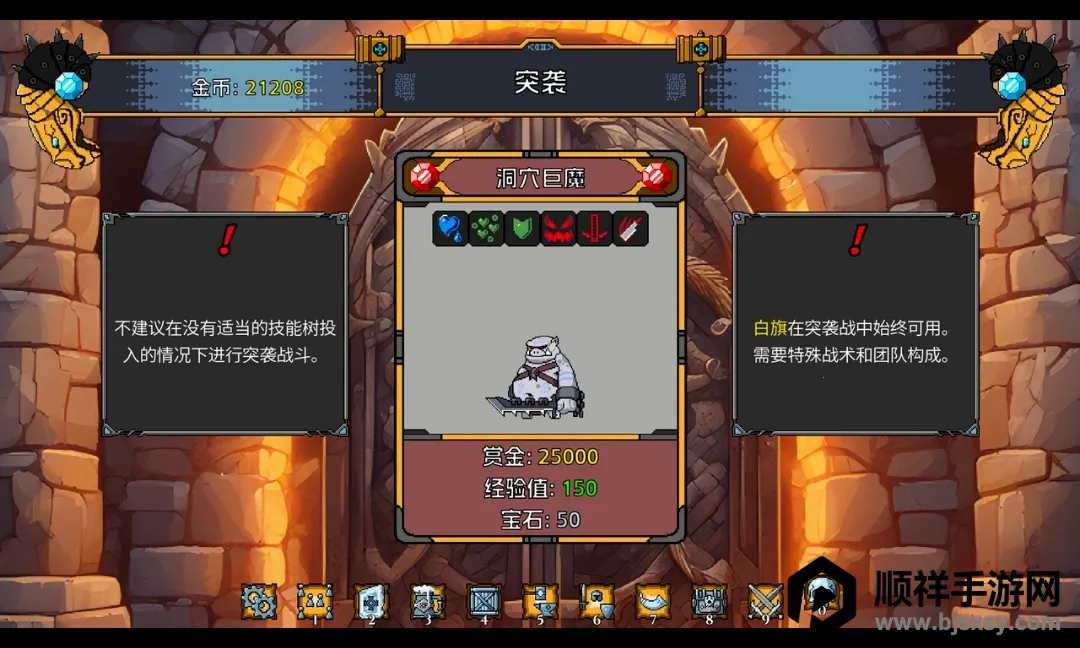Click the left red gem on boss title

tap(425, 178)
